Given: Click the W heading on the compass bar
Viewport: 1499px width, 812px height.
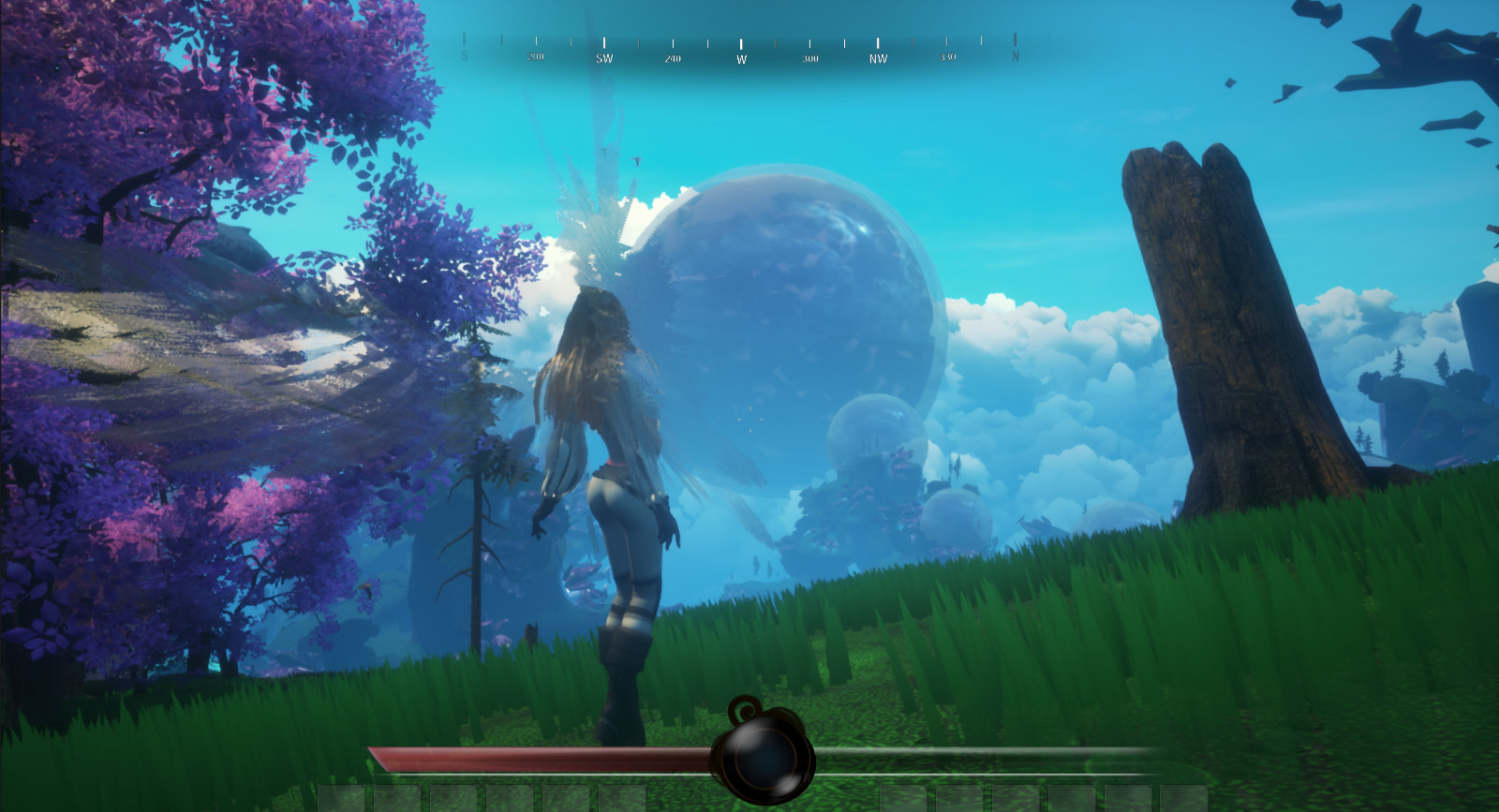Looking at the screenshot, I should [741, 59].
